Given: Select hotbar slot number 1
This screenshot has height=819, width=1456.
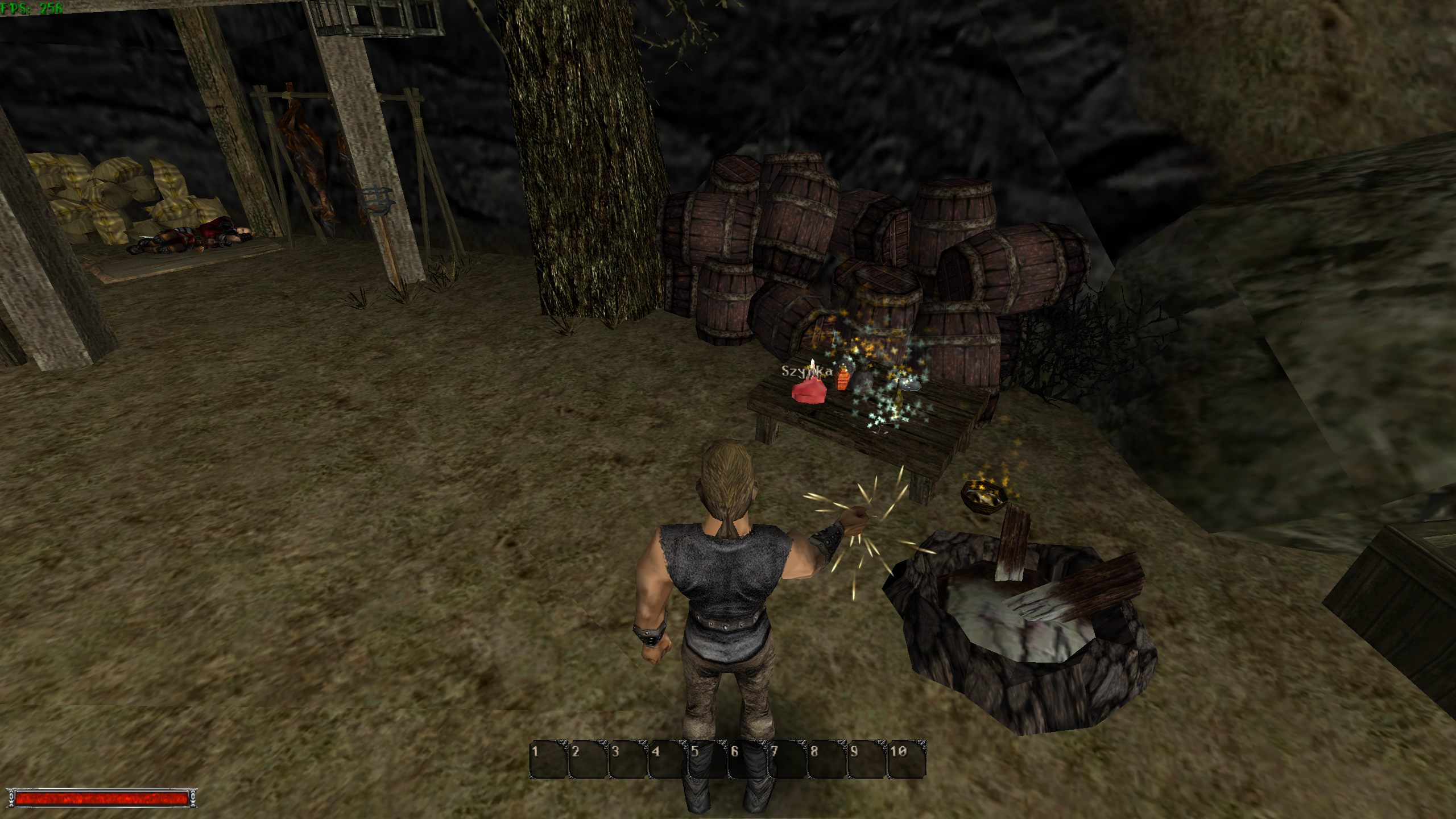Looking at the screenshot, I should [549, 759].
